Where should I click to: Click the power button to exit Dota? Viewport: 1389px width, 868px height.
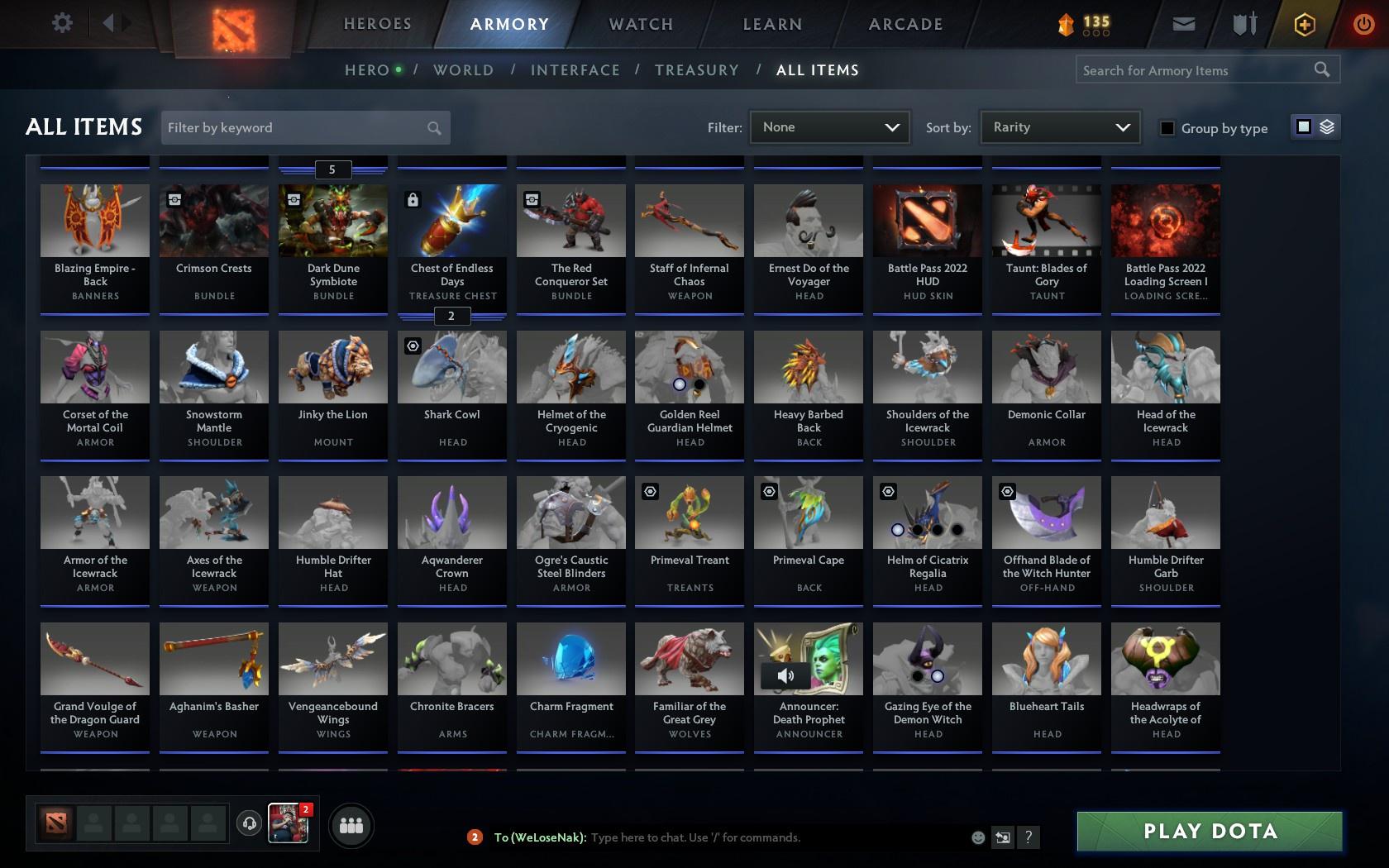click(1363, 24)
